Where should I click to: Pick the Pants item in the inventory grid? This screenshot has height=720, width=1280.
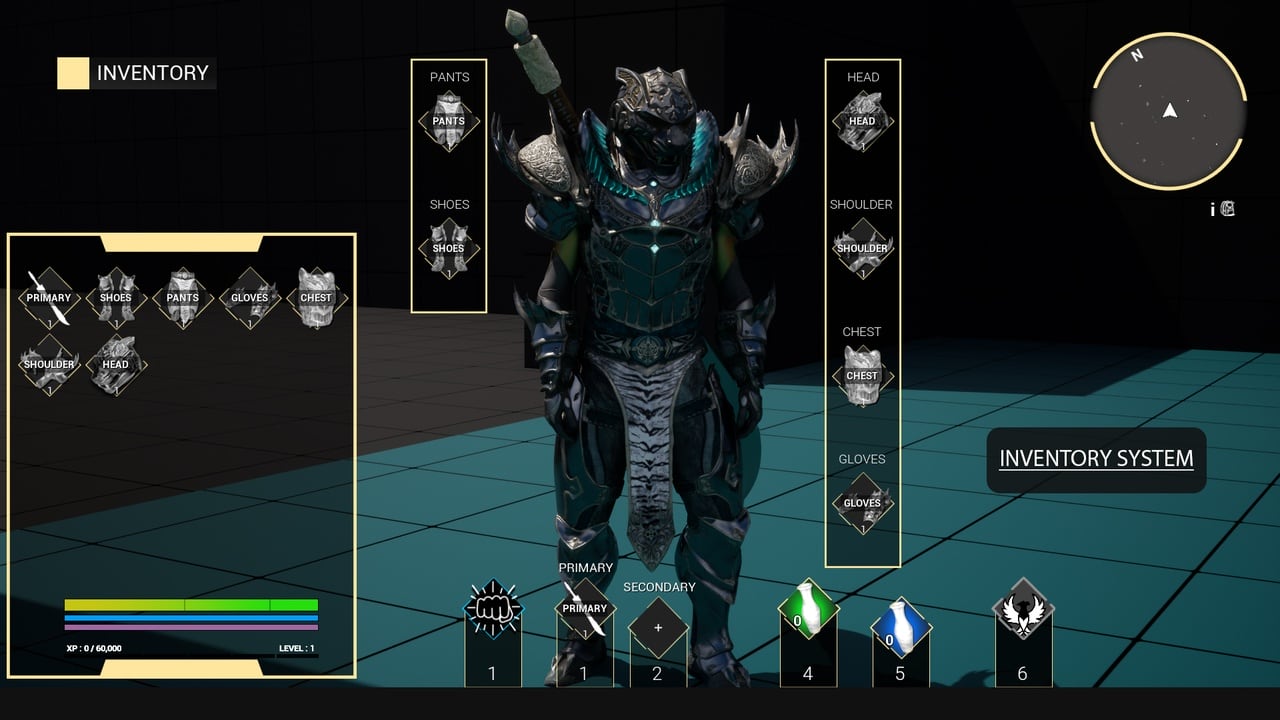click(183, 297)
